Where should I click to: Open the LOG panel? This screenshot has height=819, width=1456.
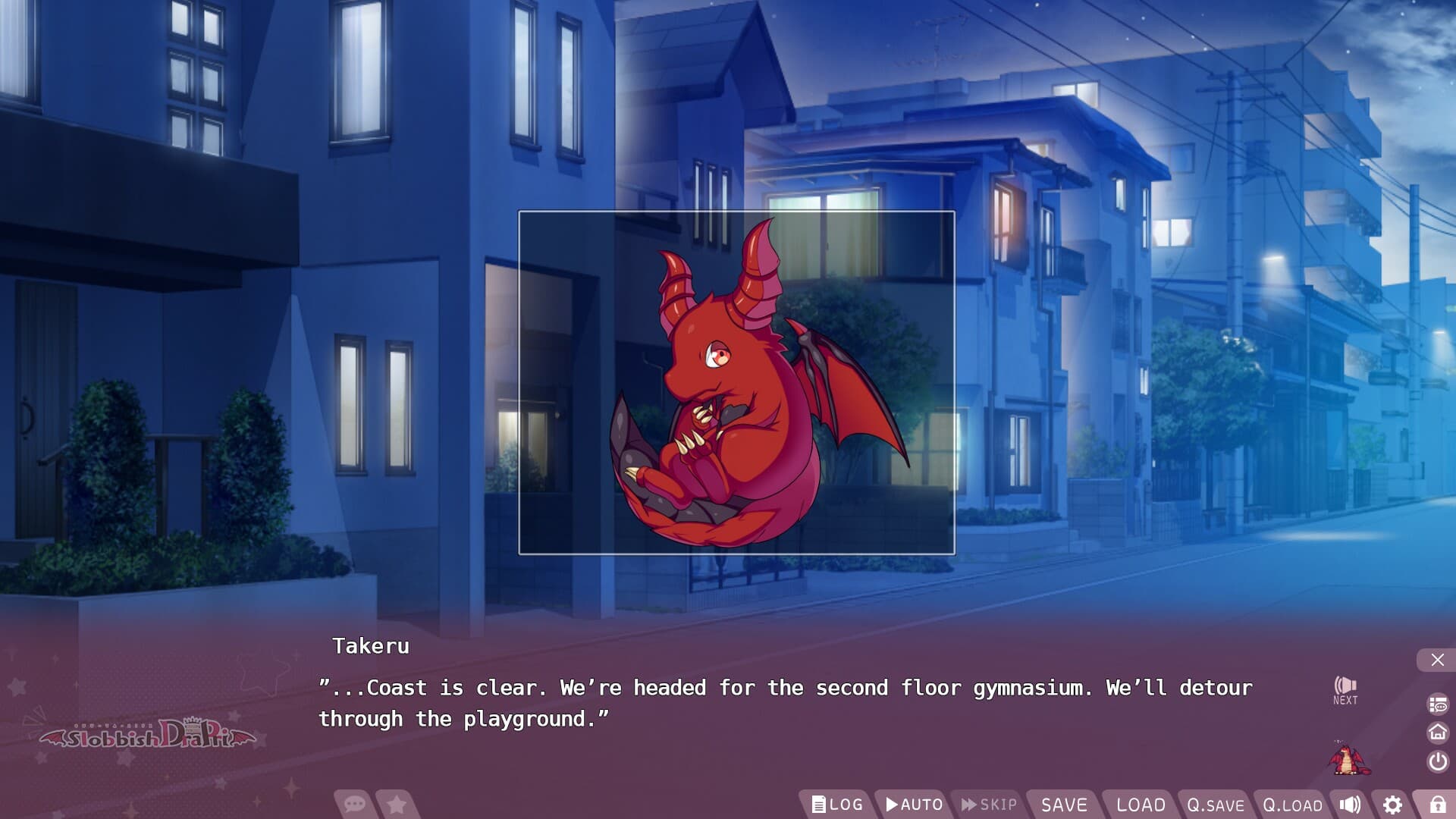pyautogui.click(x=839, y=805)
